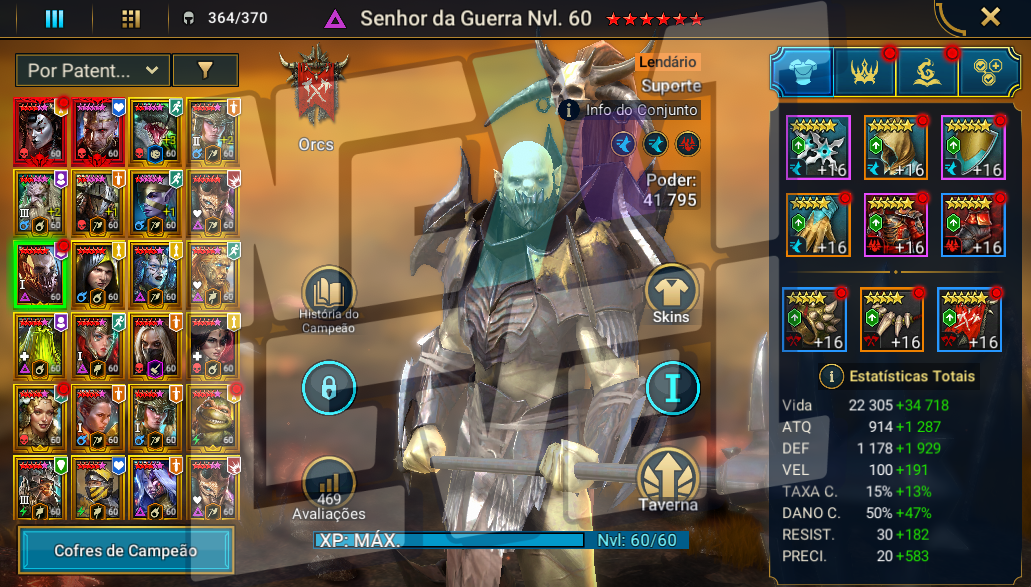Open the Por Patente sort dropdown
The image size is (1031, 587).
click(x=92, y=70)
